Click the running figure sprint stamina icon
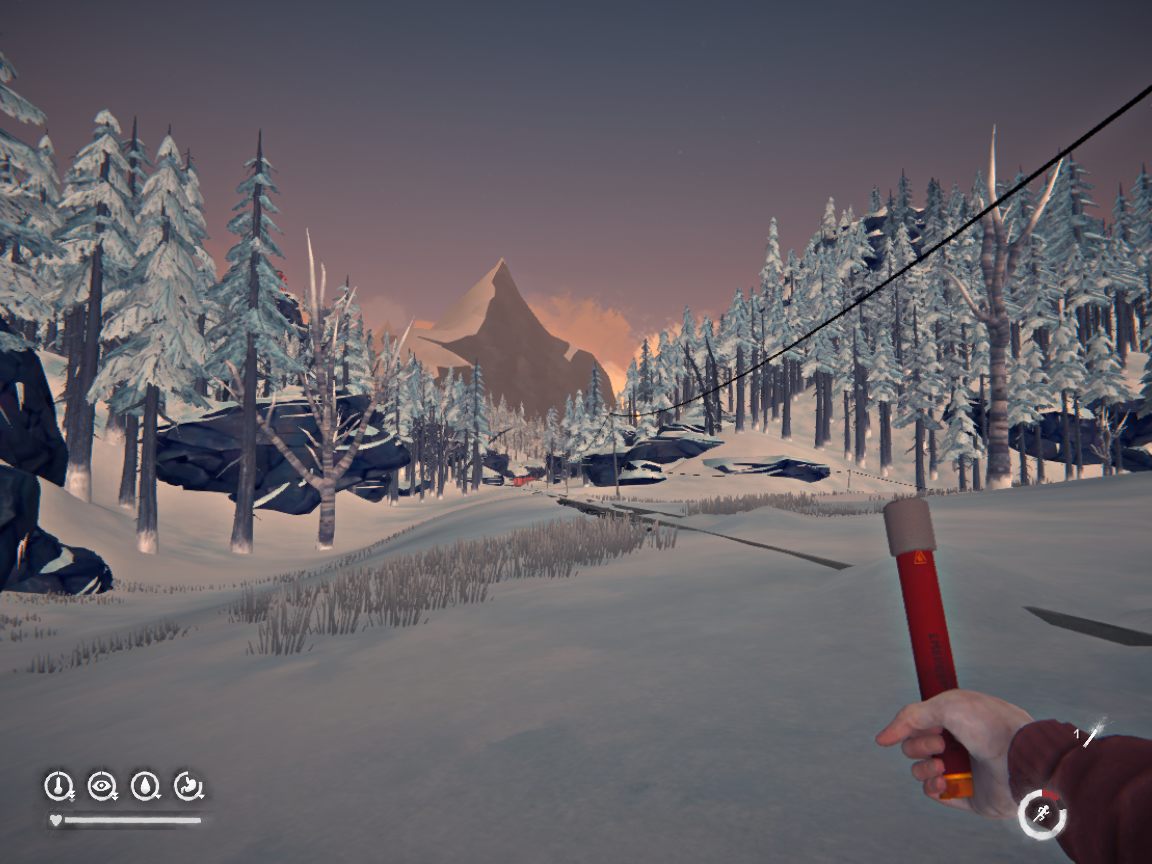1152x864 pixels. (x=1042, y=814)
